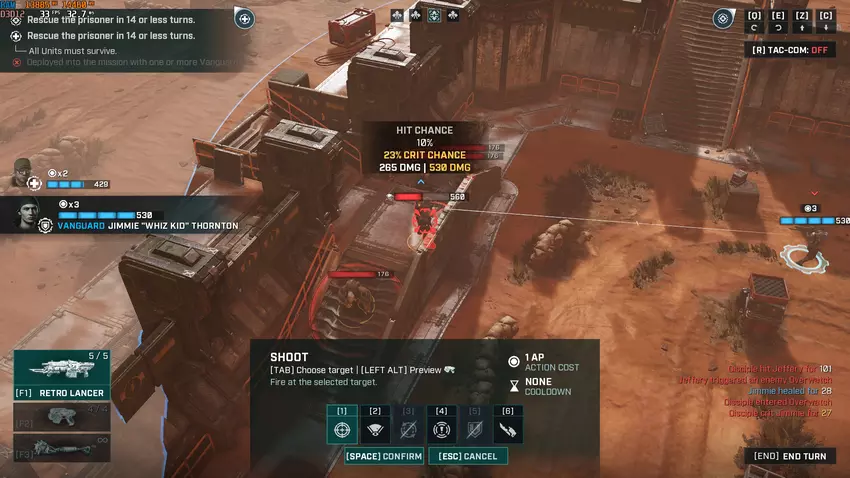Click the round camera-focus icon near rotation controls
Image resolution: width=850 pixels, height=478 pixels.
coord(724,18)
